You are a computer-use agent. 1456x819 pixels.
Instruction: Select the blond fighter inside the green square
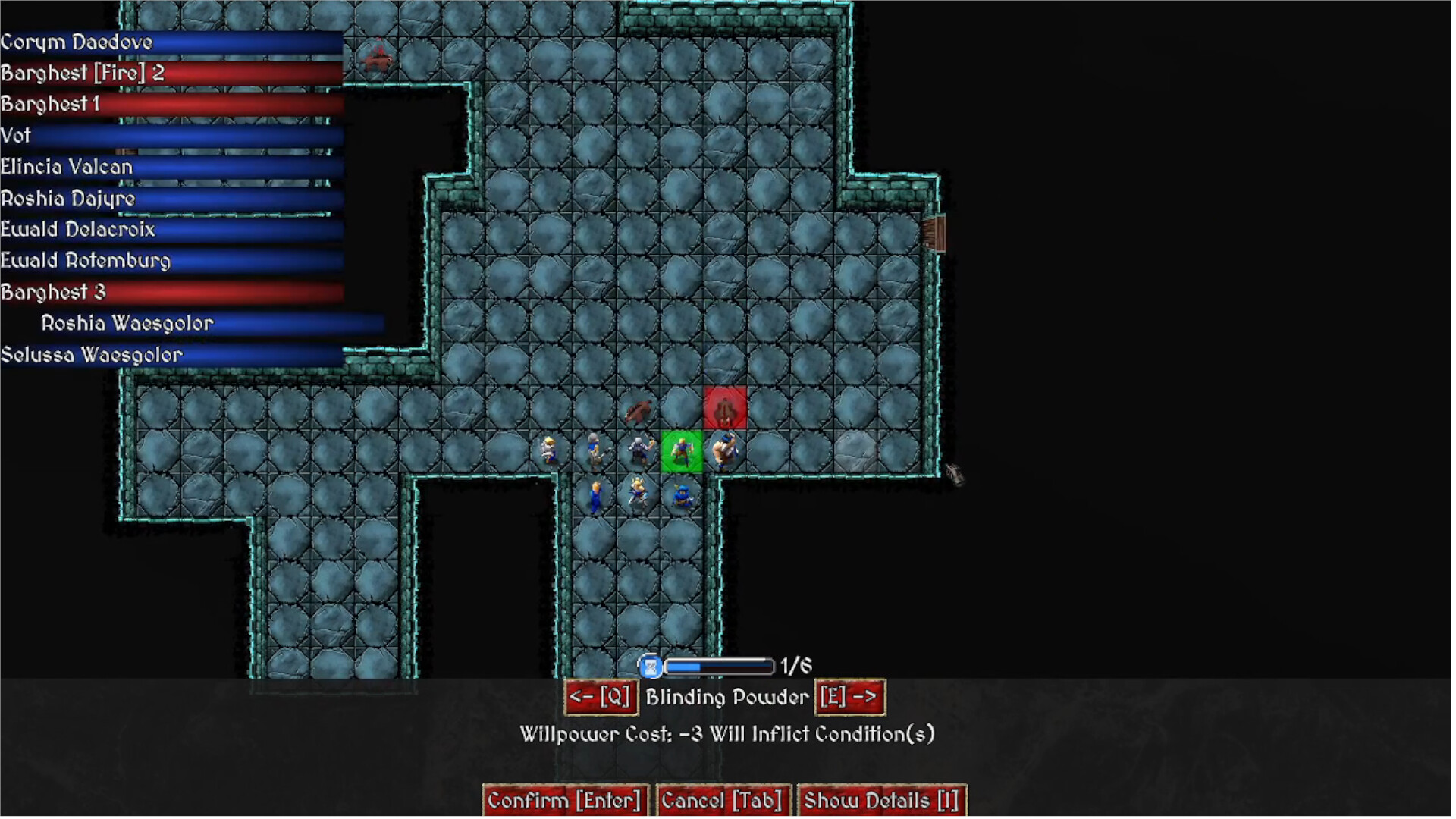point(681,449)
